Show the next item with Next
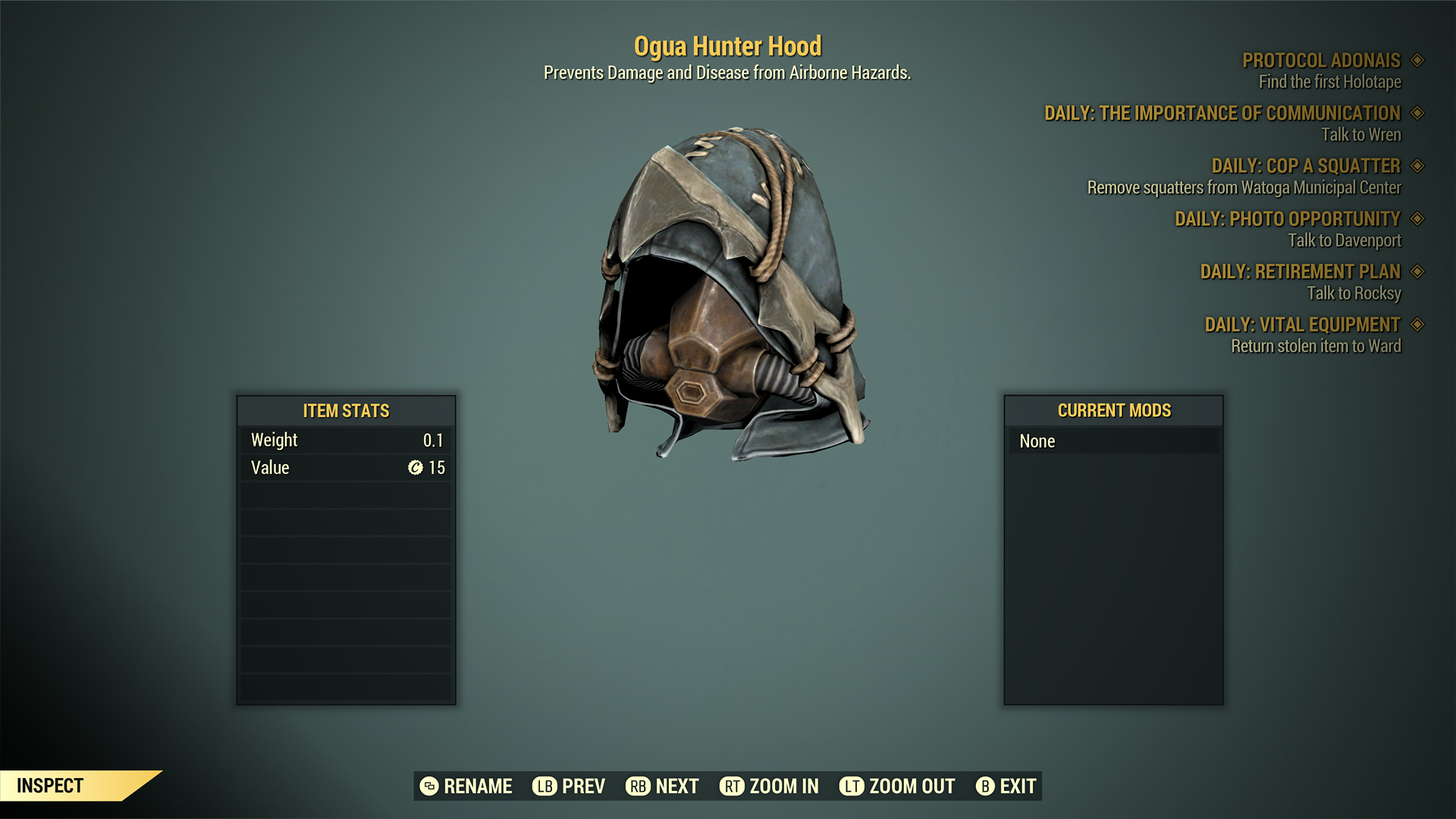 662,786
